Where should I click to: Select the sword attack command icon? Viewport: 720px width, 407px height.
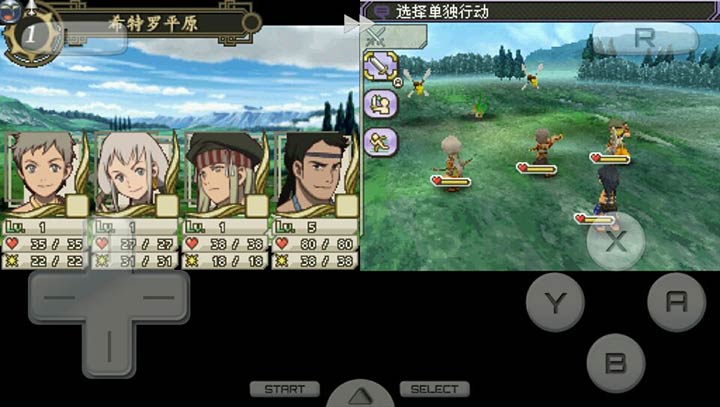(x=380, y=68)
